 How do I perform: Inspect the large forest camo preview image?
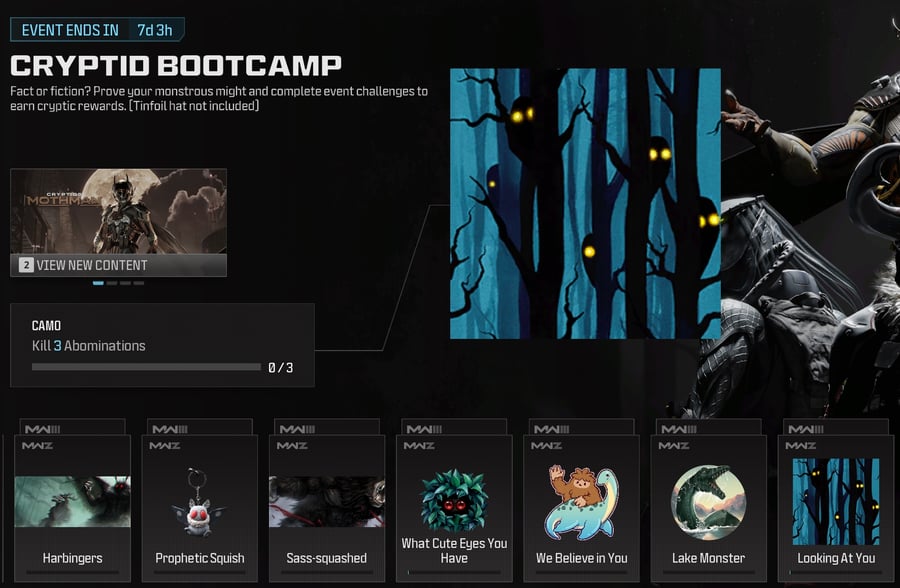tap(585, 203)
